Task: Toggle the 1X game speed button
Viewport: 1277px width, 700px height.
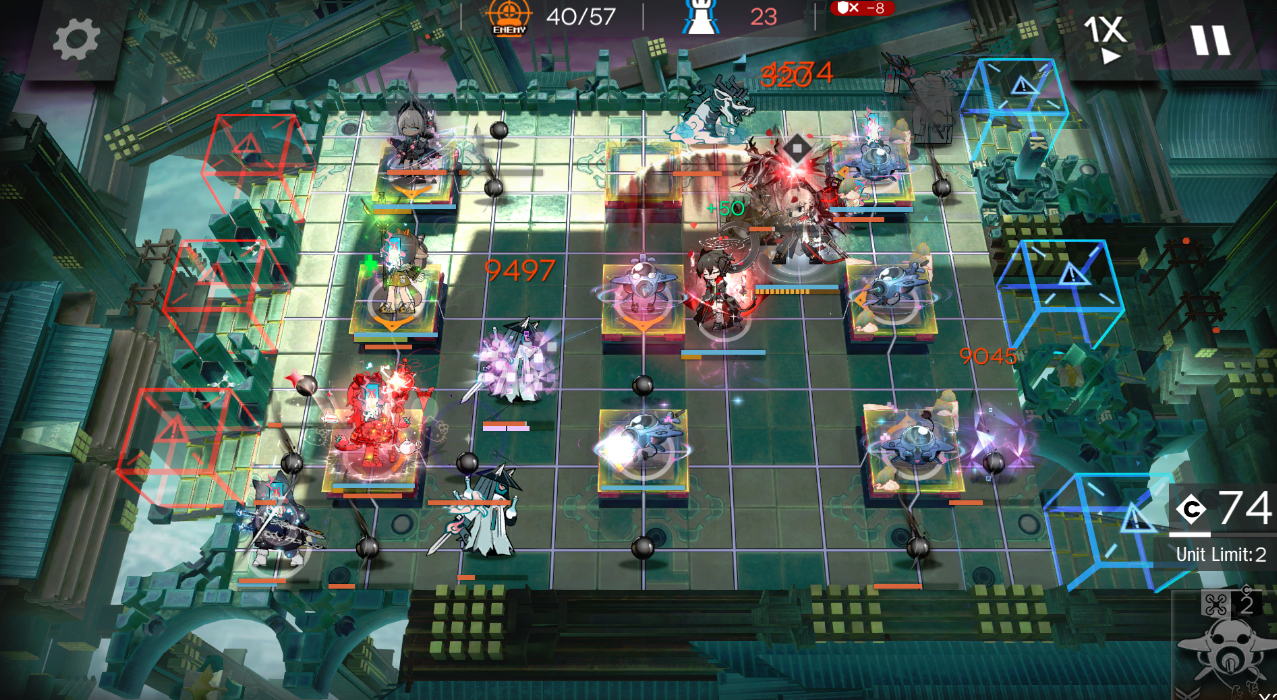Action: (x=1105, y=40)
